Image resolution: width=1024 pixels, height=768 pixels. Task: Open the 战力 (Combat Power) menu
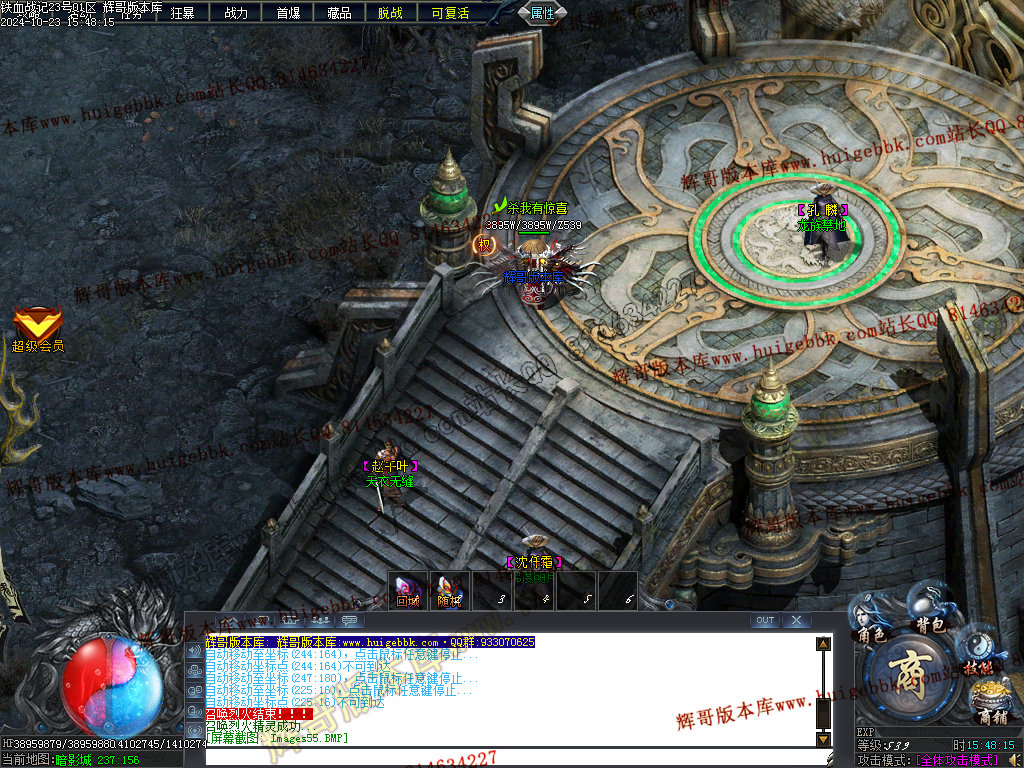(x=236, y=13)
